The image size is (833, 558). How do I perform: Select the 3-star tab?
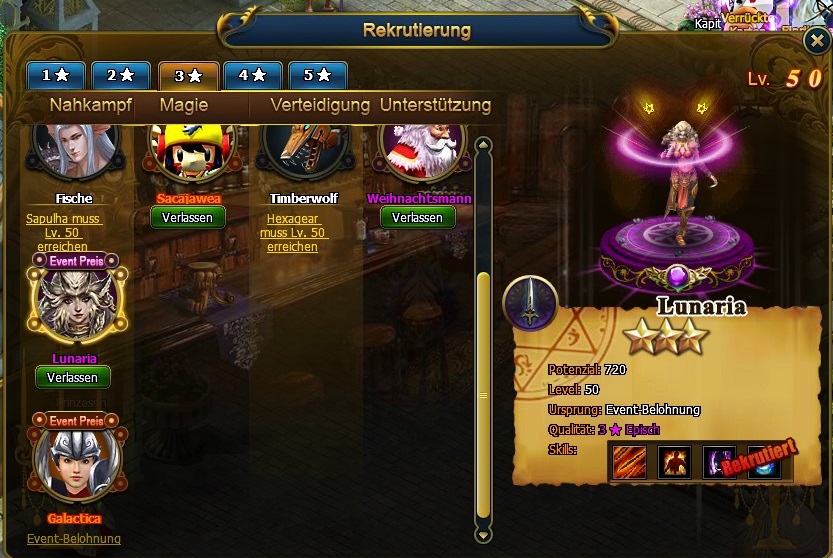[x=188, y=75]
